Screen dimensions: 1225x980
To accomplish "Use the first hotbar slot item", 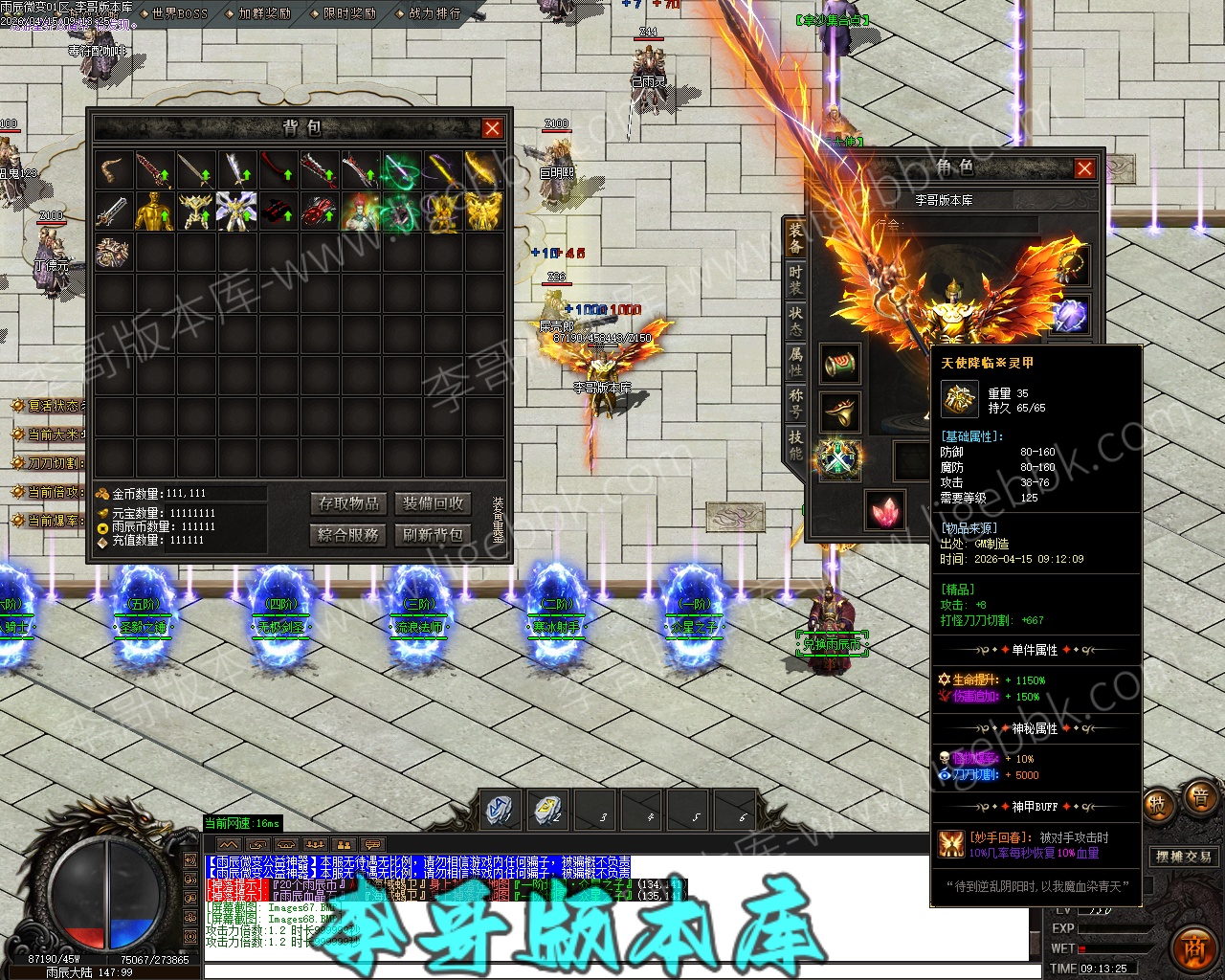I will pos(501,811).
